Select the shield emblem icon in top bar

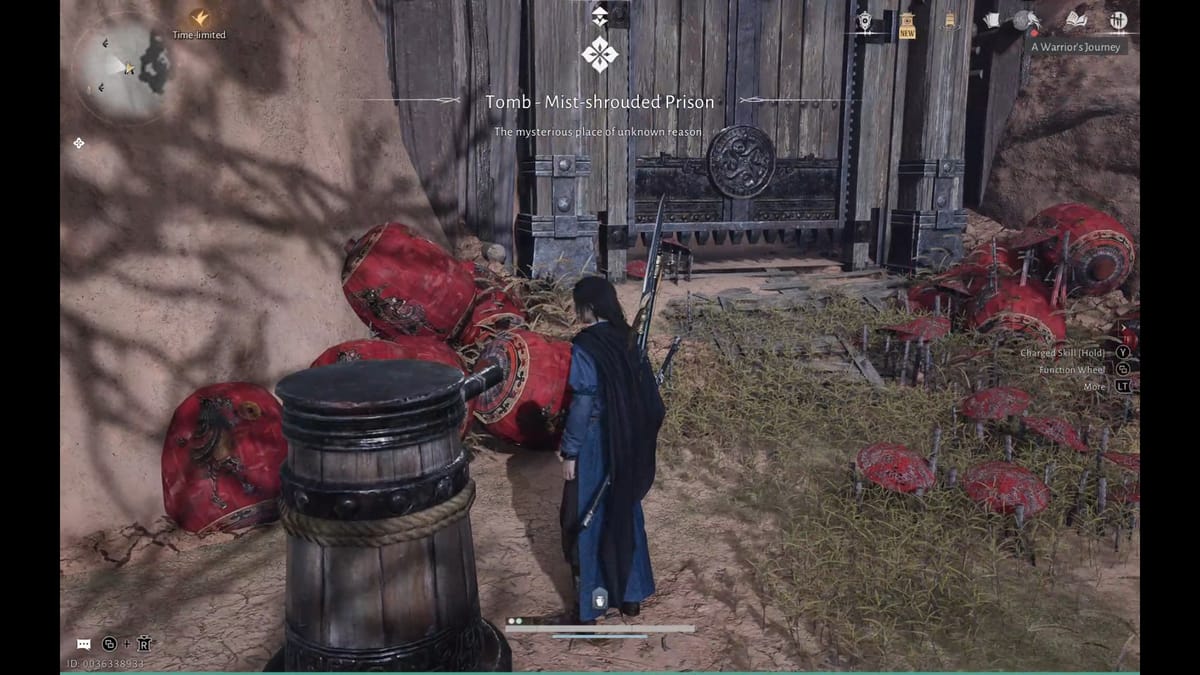(865, 20)
